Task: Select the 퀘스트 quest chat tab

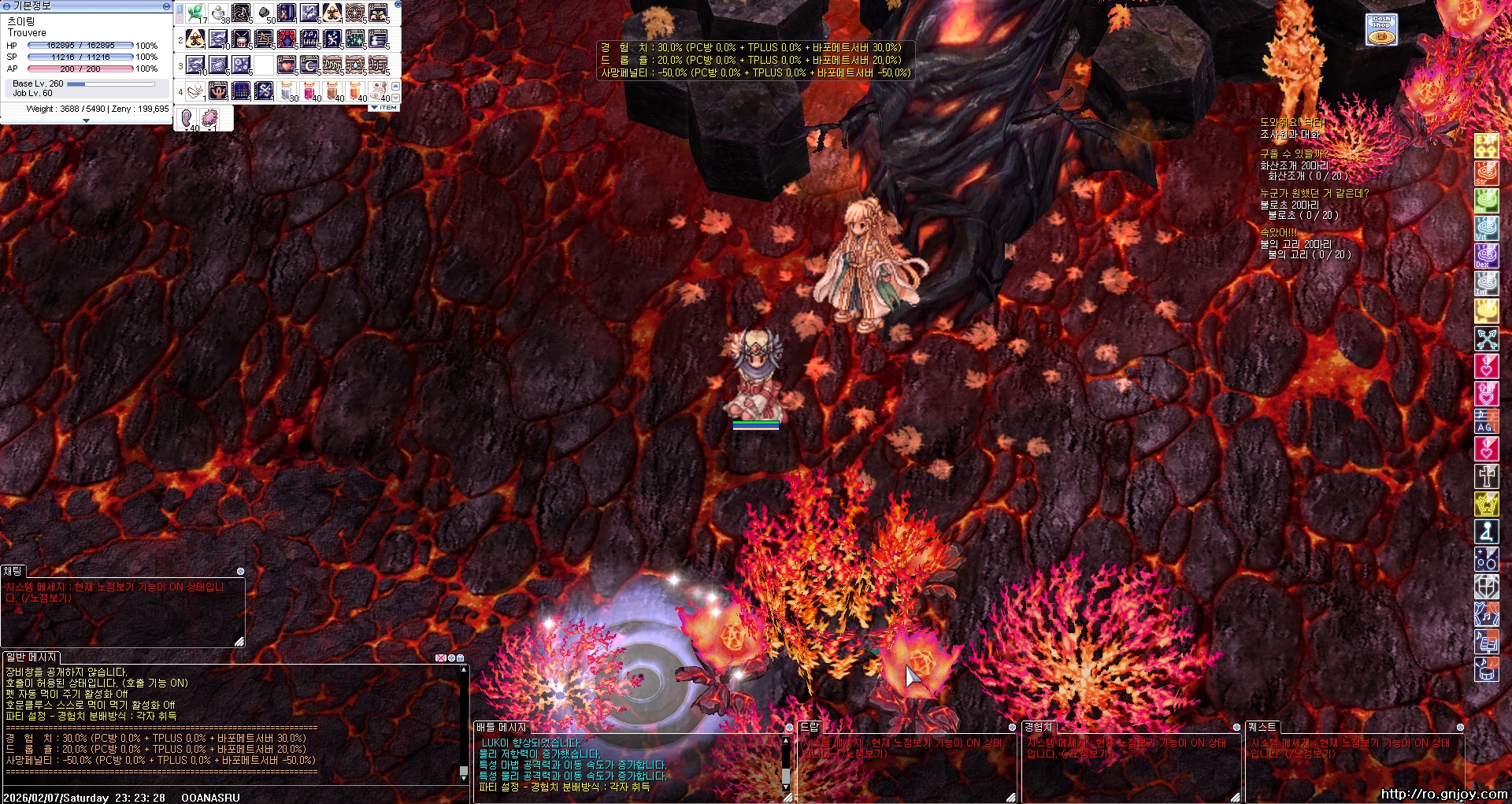Action: point(1262,727)
